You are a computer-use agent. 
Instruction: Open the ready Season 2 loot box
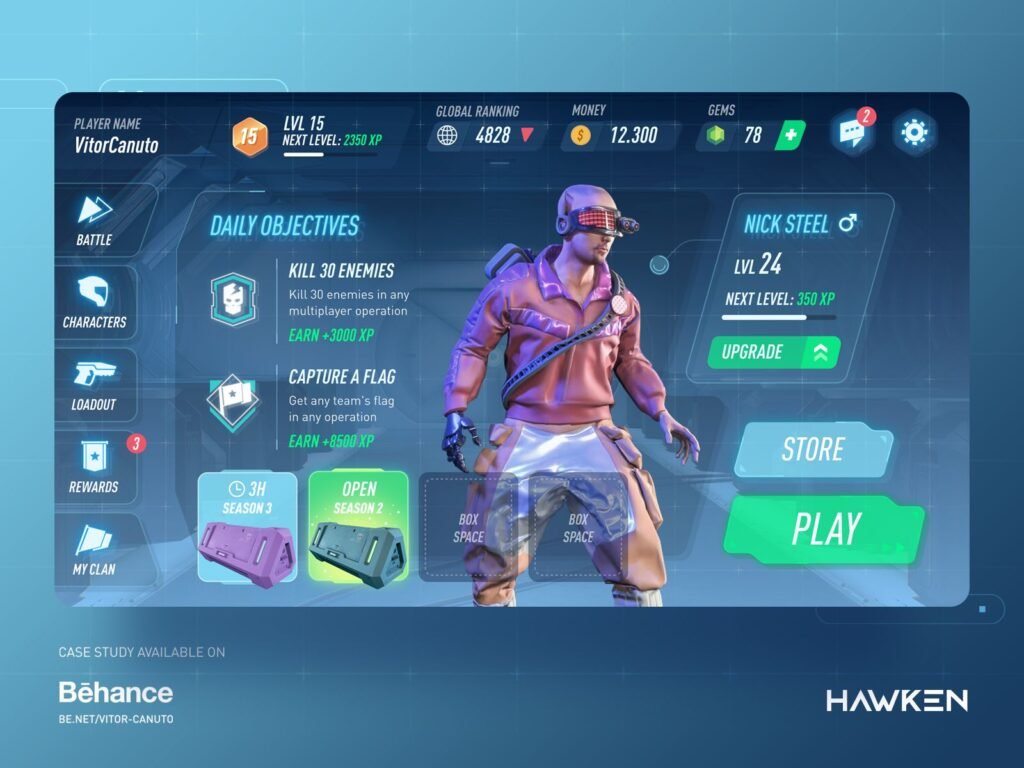point(358,526)
